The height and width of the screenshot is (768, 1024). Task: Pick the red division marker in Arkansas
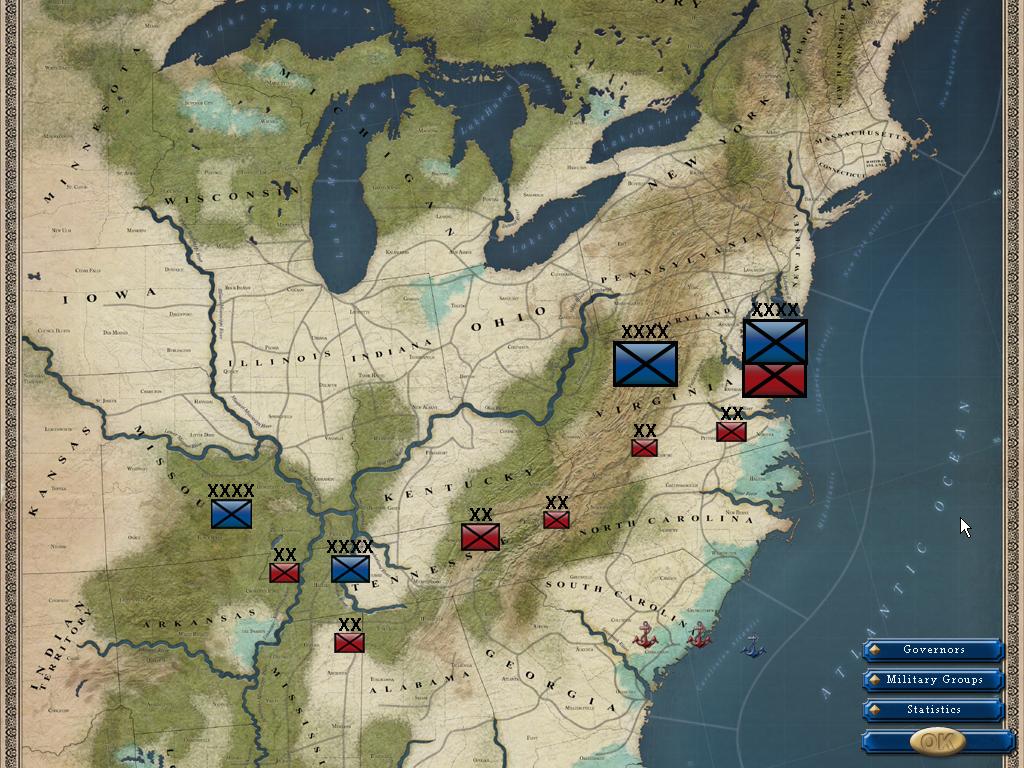point(284,572)
